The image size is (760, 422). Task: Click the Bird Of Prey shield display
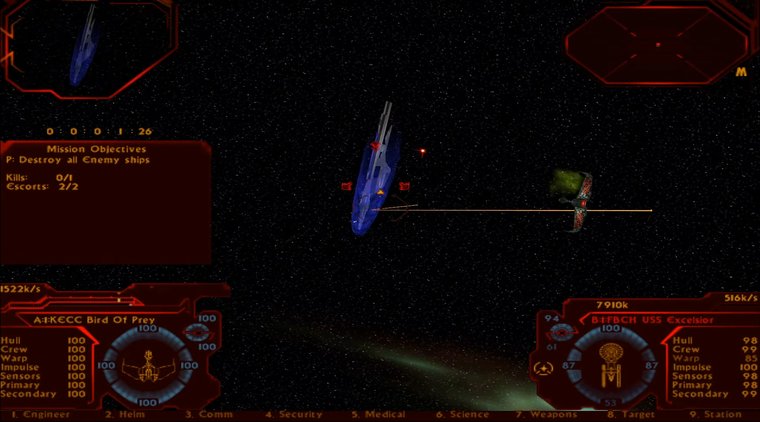[145, 366]
